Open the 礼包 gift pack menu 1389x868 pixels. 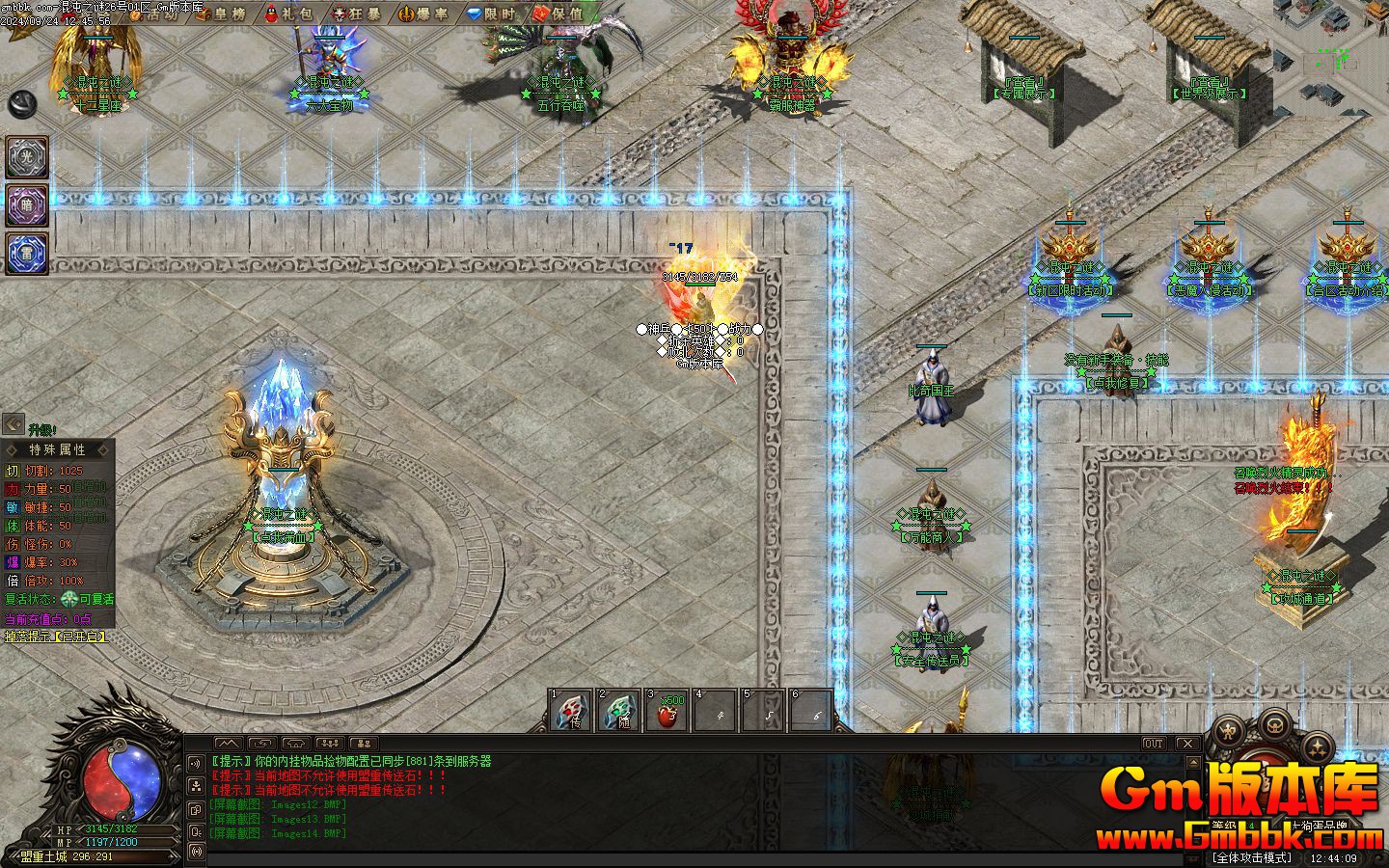coord(287,14)
